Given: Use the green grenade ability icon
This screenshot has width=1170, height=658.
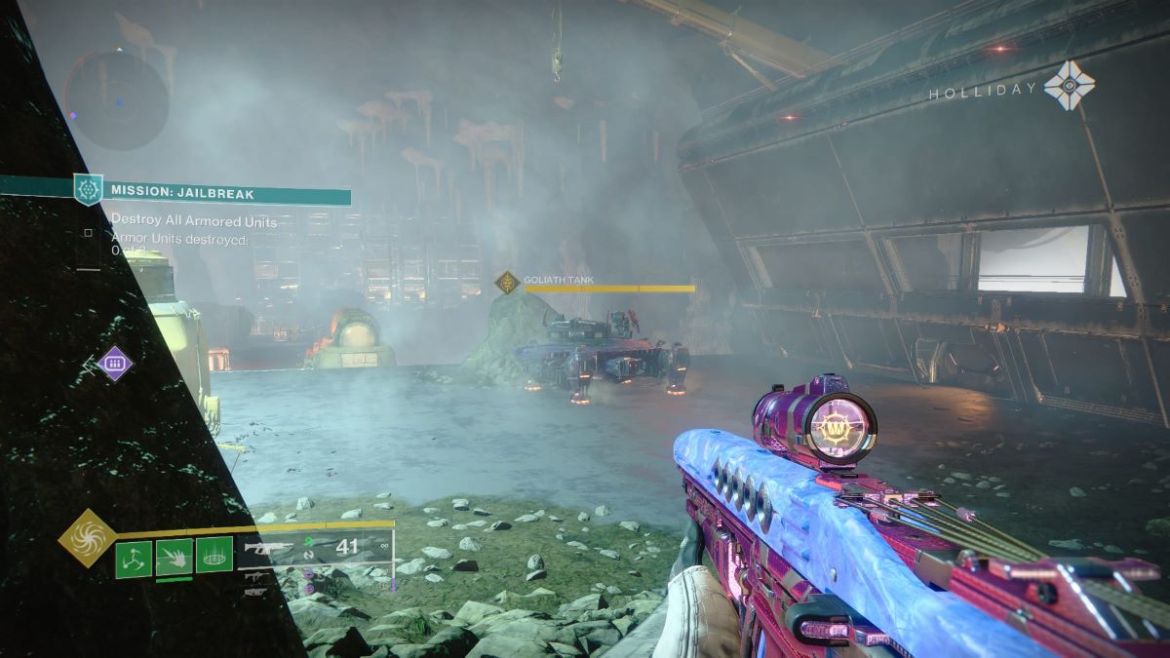Looking at the screenshot, I should click(134, 558).
